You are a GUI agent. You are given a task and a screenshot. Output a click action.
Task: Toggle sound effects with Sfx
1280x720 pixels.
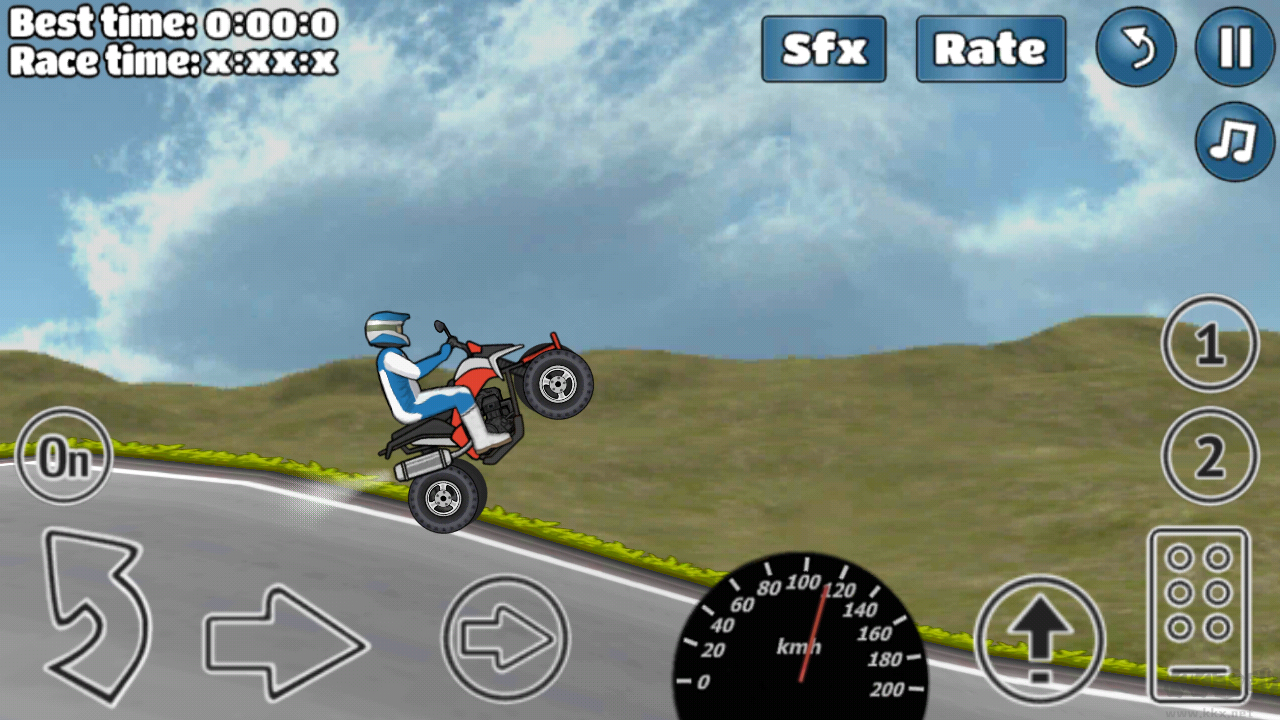tap(823, 49)
